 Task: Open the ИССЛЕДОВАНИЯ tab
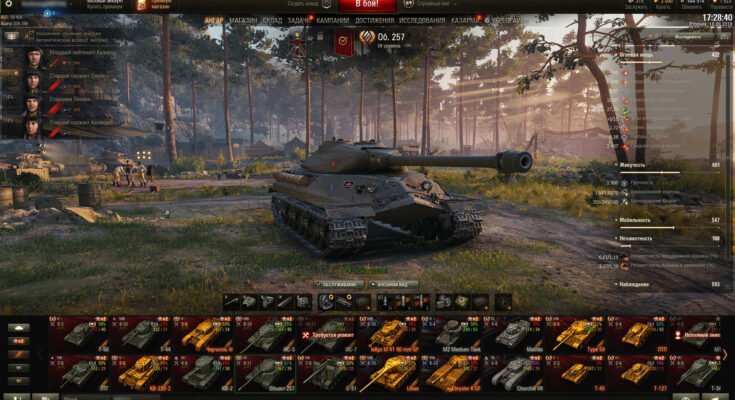[x=421, y=20]
